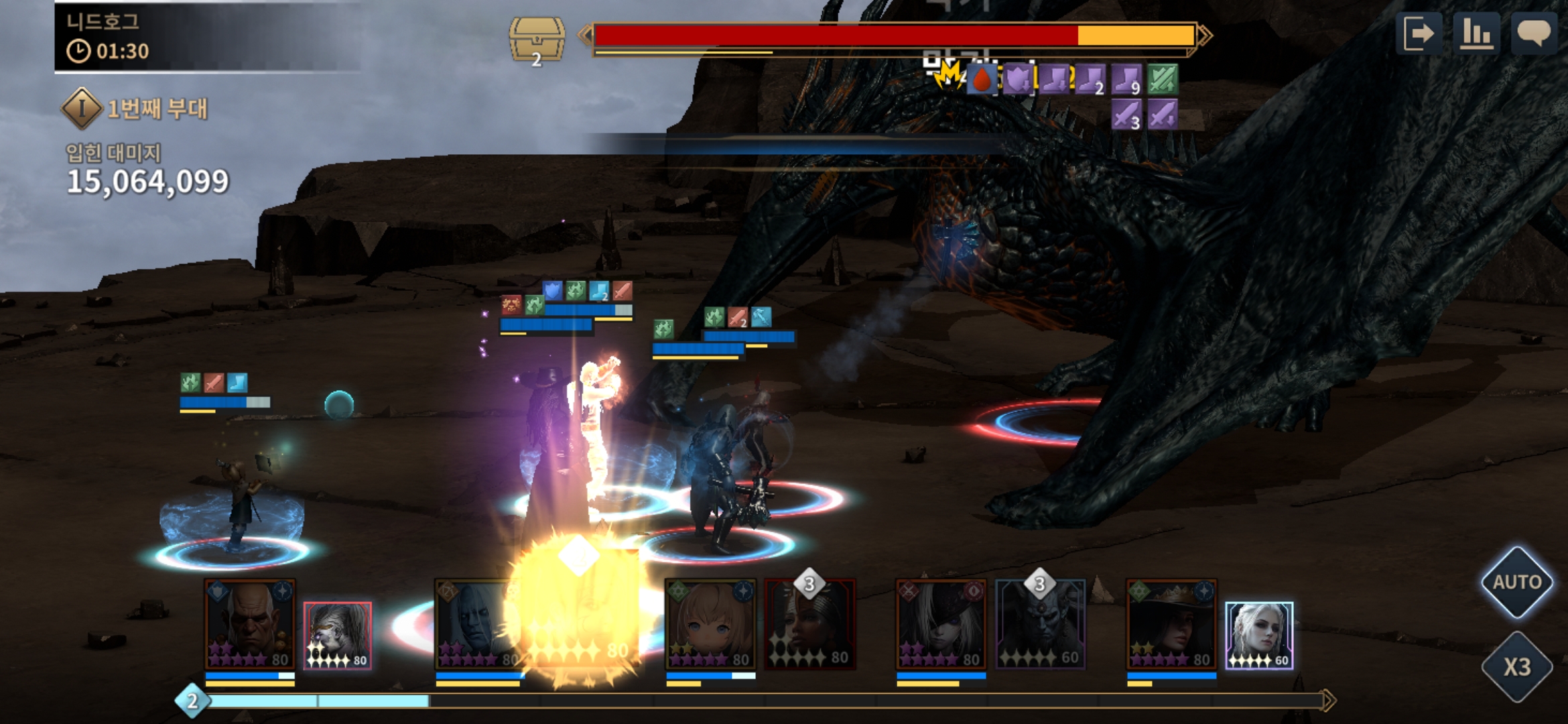Toggle the AUTO battle mode
The width and height of the screenshot is (1568, 724).
[x=1516, y=582]
